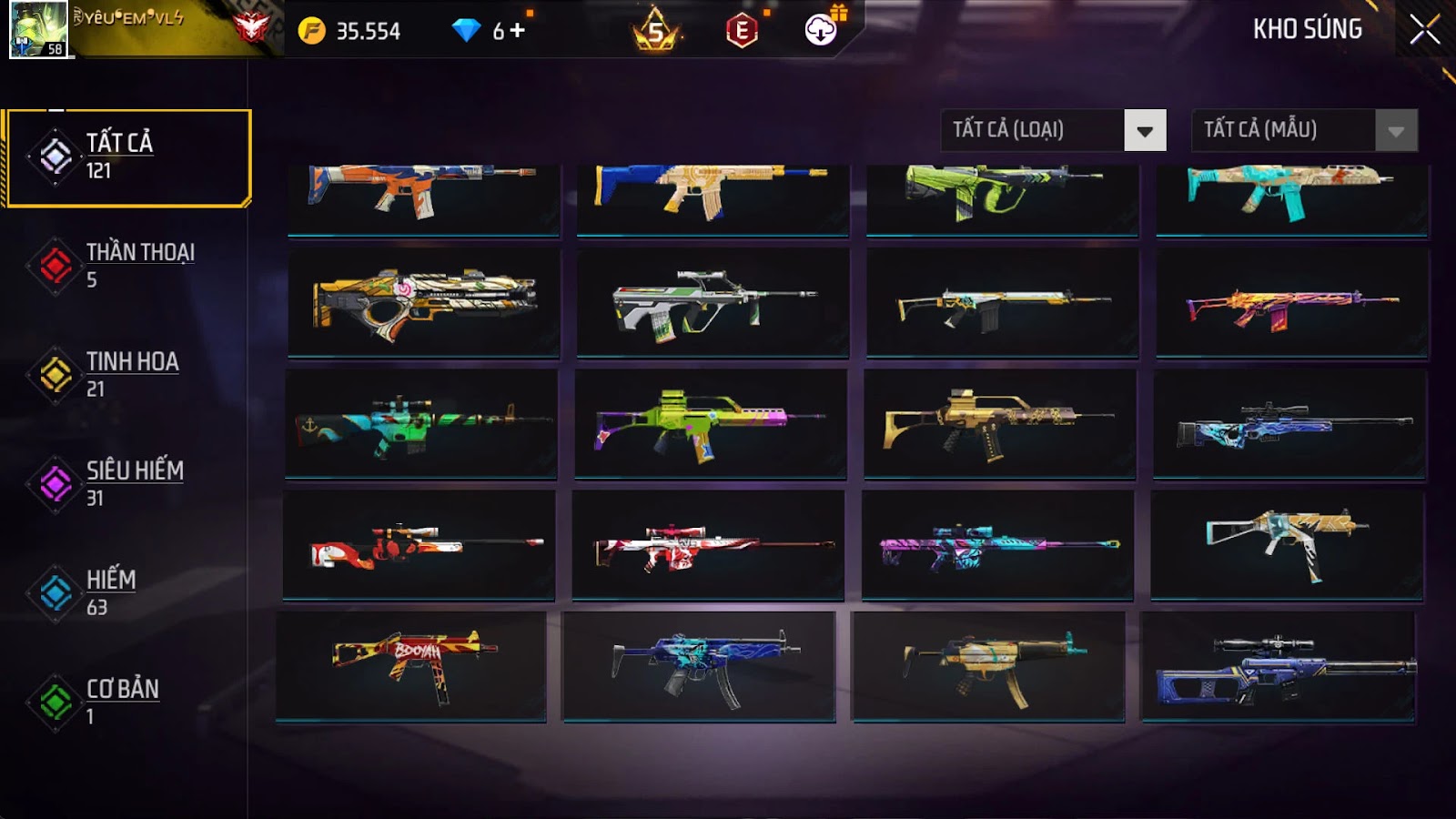Close the Kho Súng weapon vault
The height and width of the screenshot is (819, 1456).
[1424, 30]
